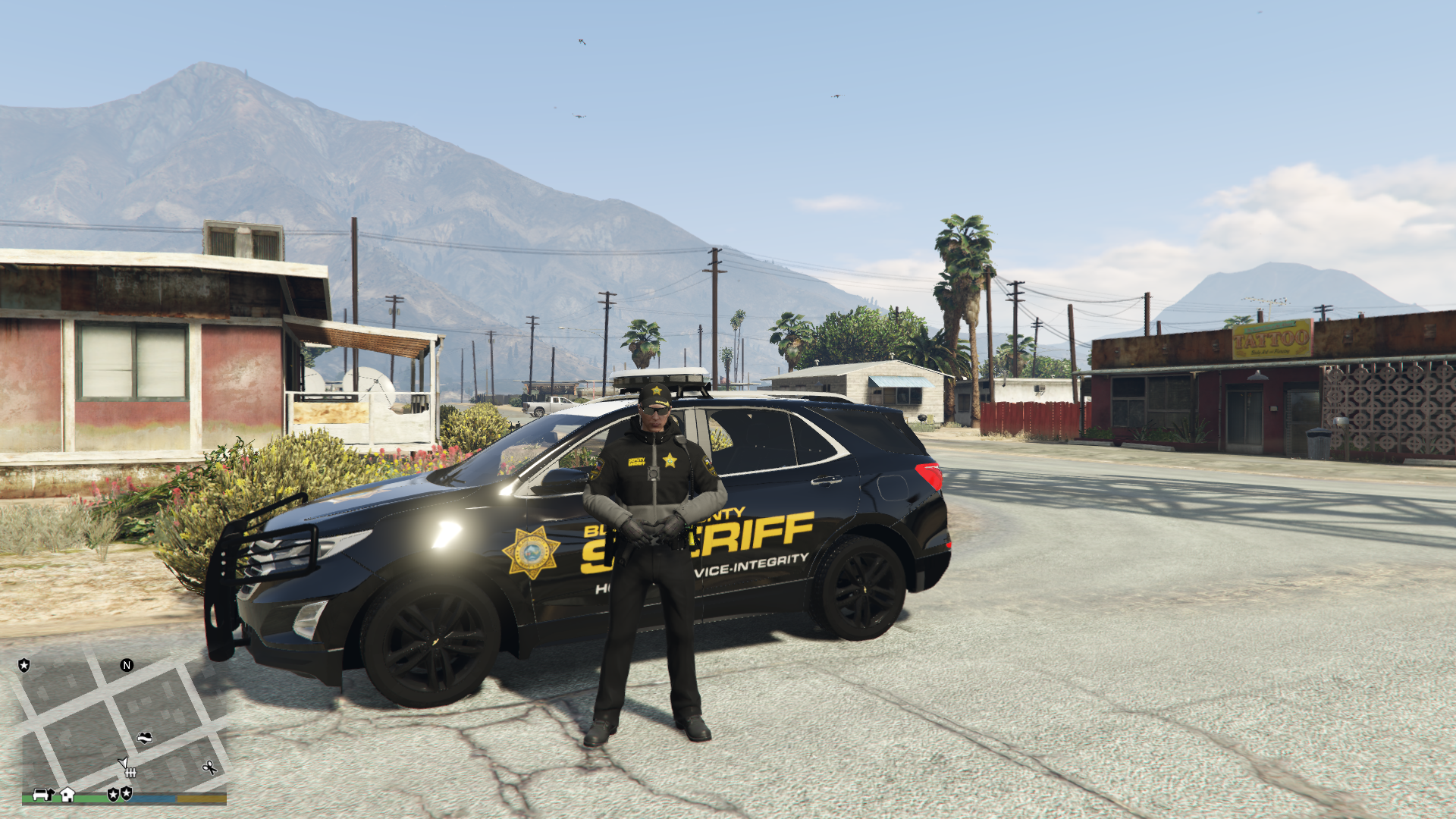Click the fence-shaped blip on the minimap
Viewport: 1456px width, 819px height.
pos(130,773)
